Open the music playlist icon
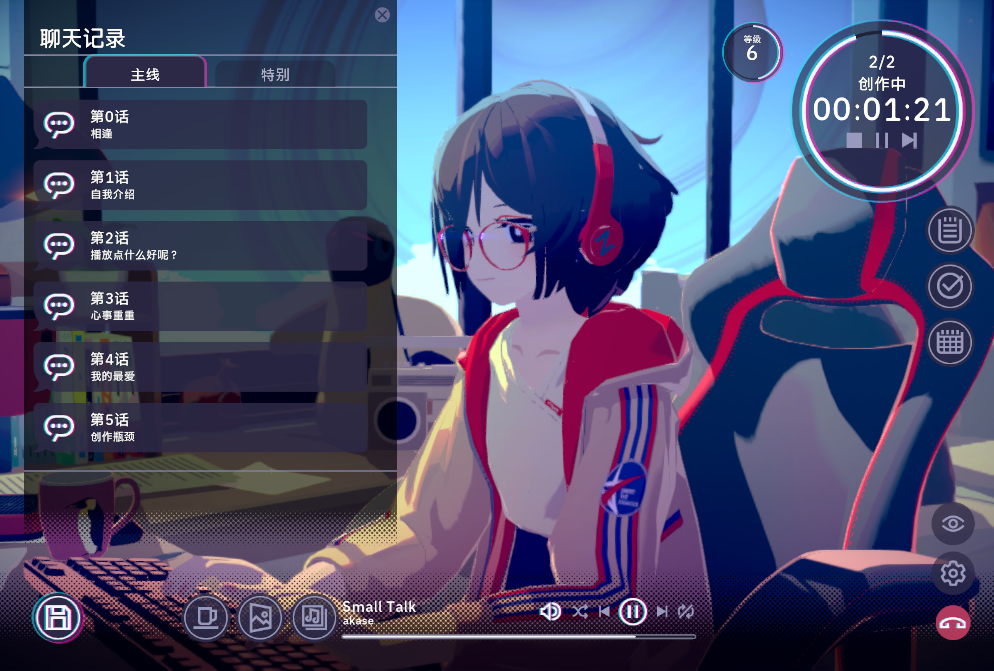Viewport: 994px width, 671px height. coord(314,617)
